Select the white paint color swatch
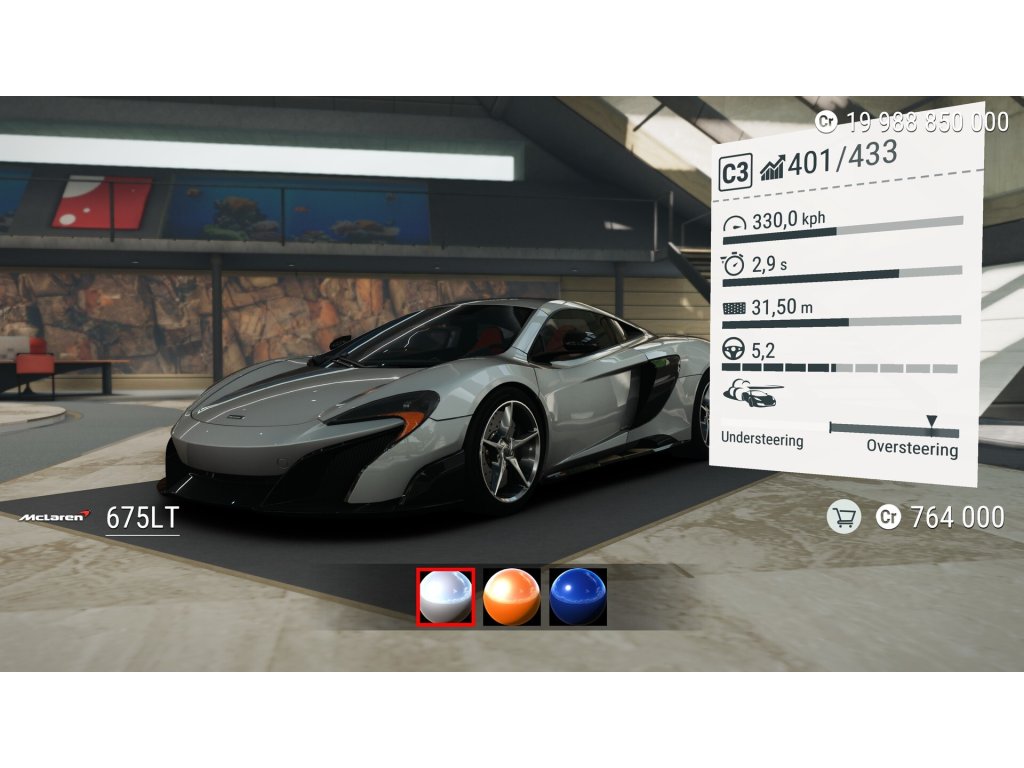 click(x=445, y=597)
